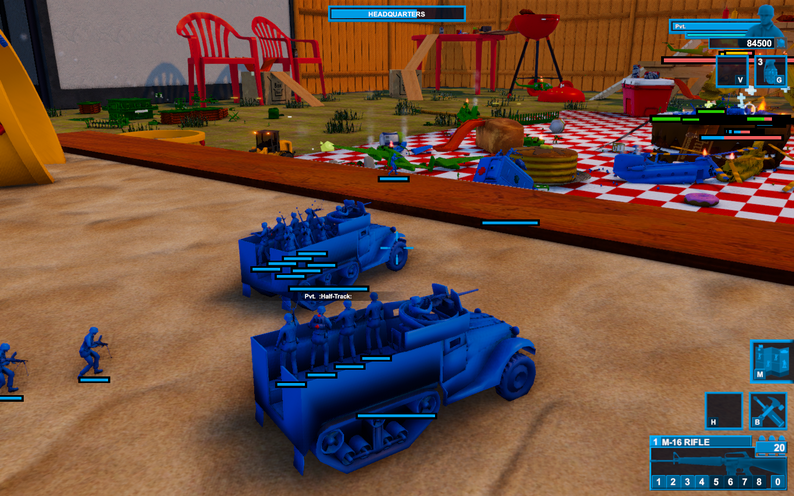Select the Pvt. Half-Track unit label
794x496 pixels.
pos(328,296)
